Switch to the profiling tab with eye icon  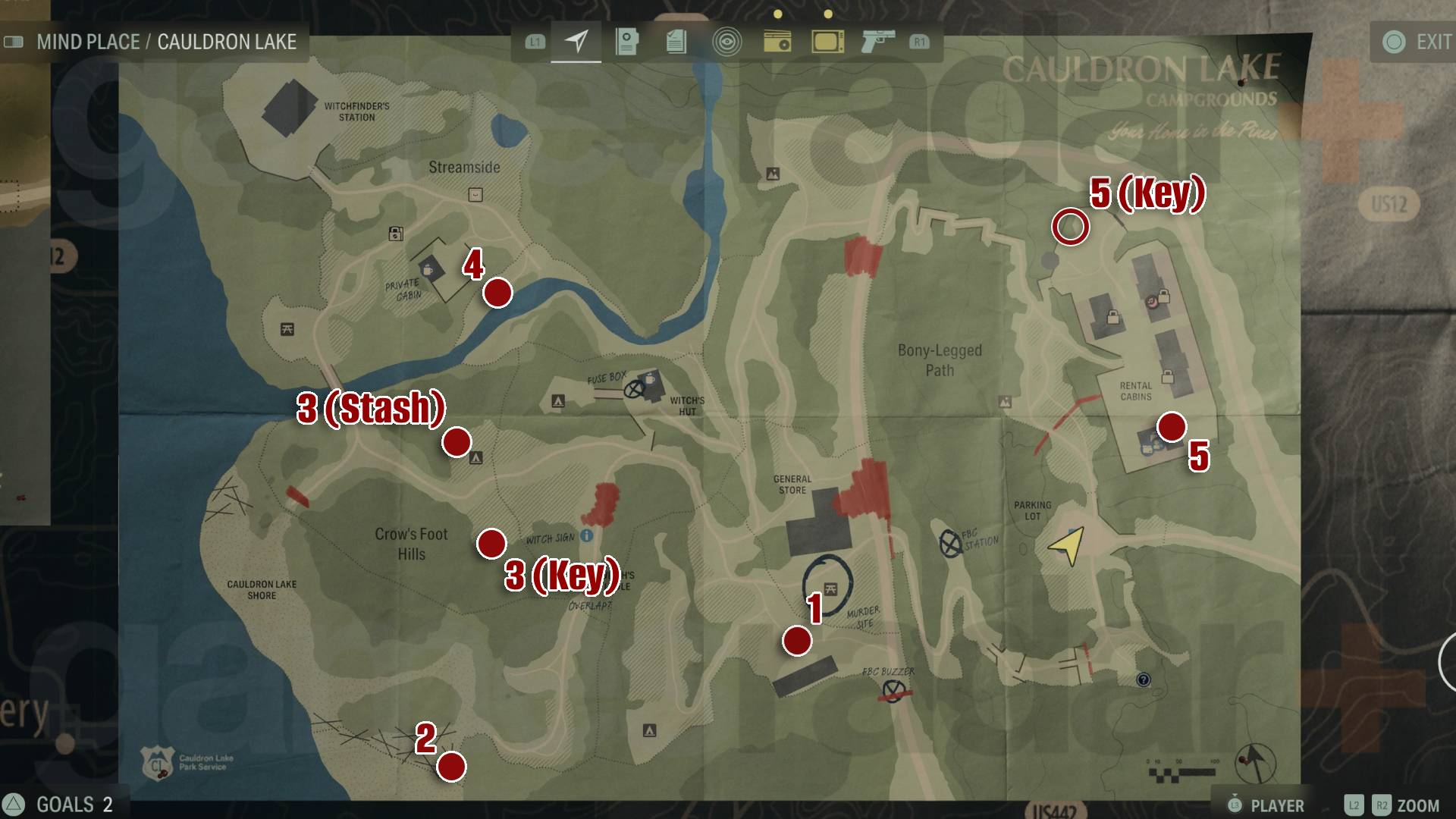click(x=726, y=41)
